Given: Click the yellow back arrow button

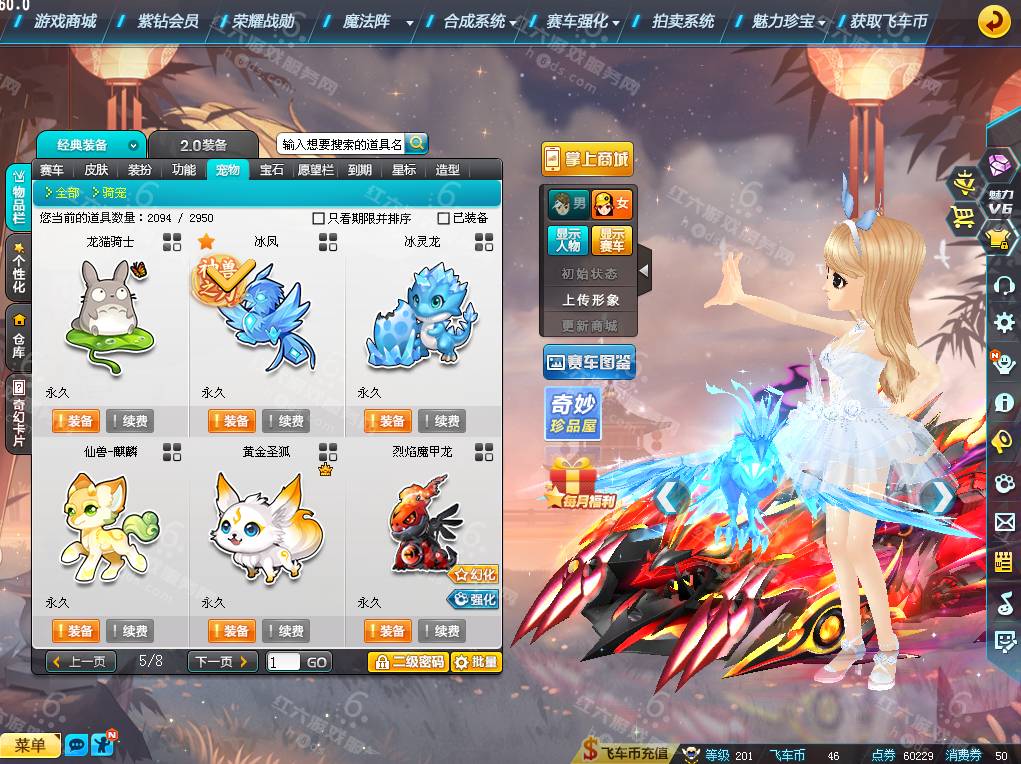Looking at the screenshot, I should [993, 20].
